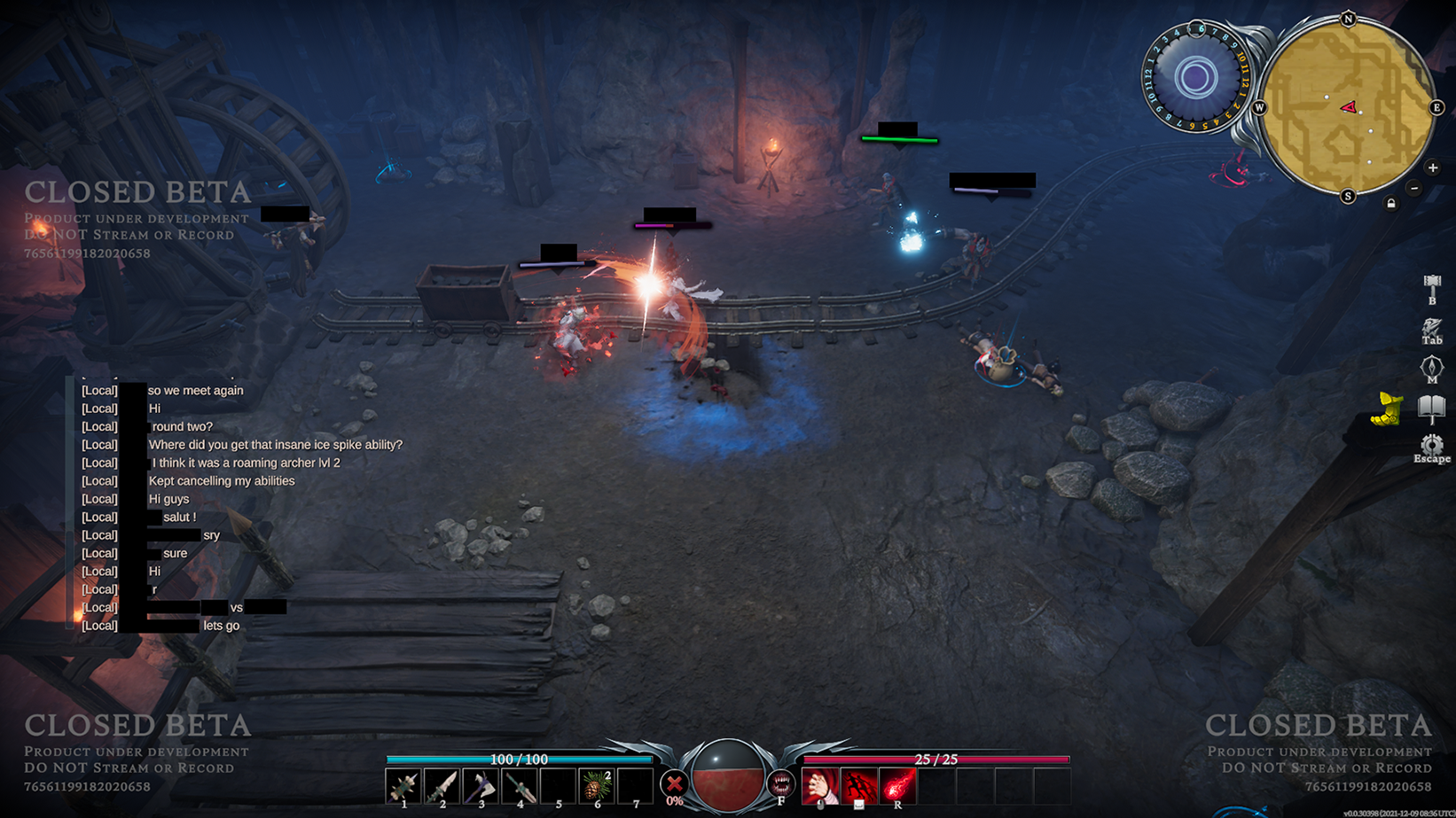Screen dimensions: 1456x818
Task: Equip the bone sword in slot 2
Action: tap(442, 786)
